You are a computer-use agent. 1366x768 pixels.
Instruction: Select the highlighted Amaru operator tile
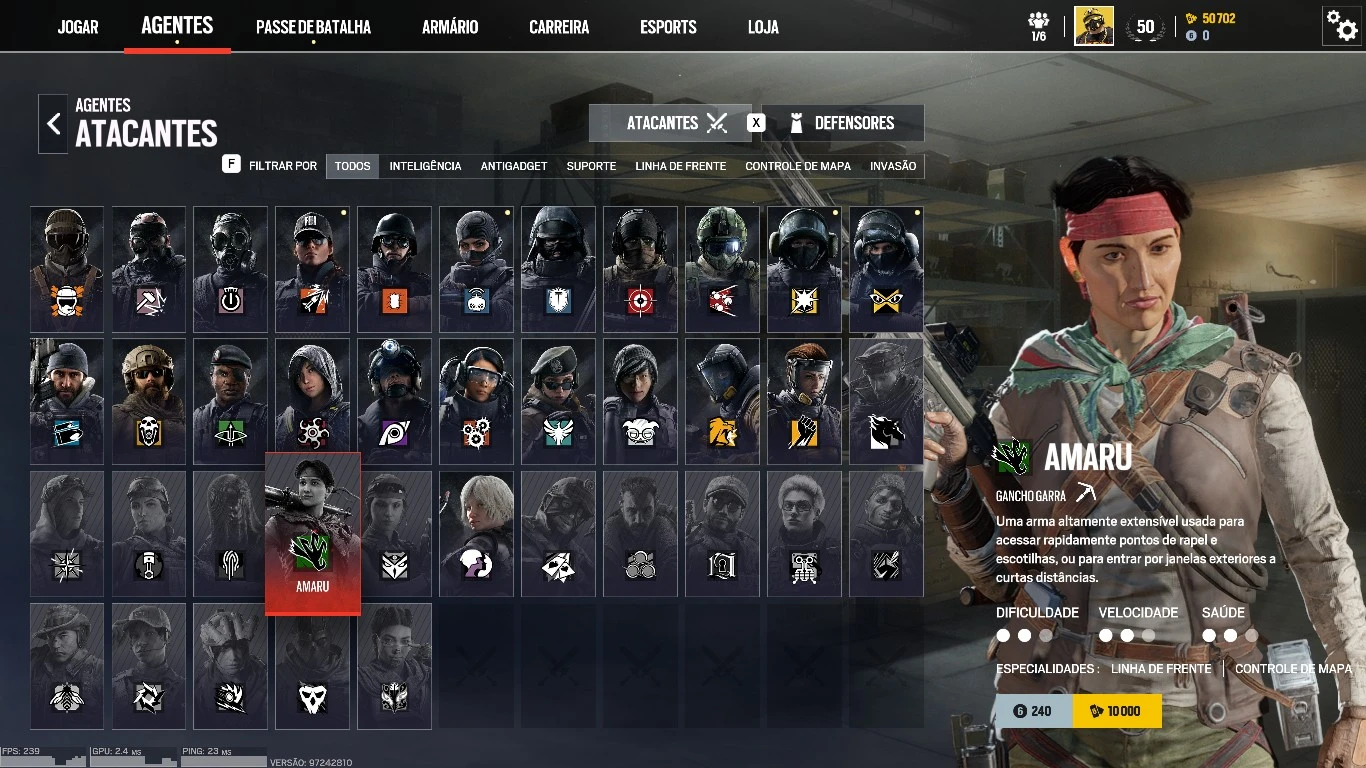point(312,532)
